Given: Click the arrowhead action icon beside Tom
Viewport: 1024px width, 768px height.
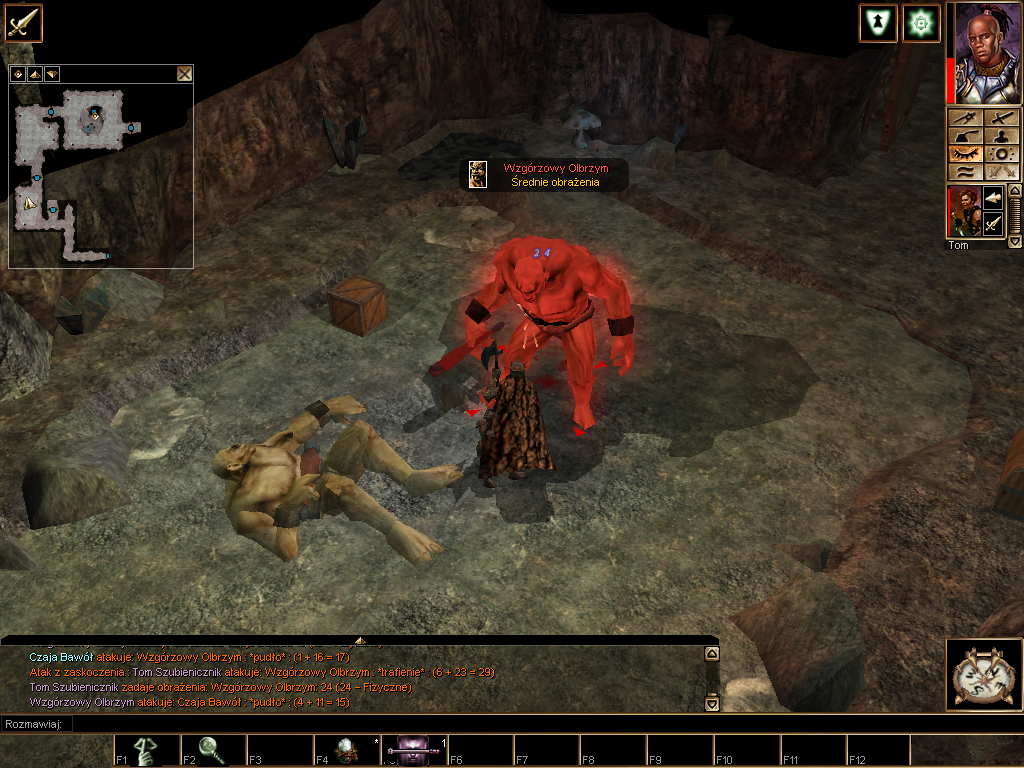Looking at the screenshot, I should pyautogui.click(x=994, y=197).
